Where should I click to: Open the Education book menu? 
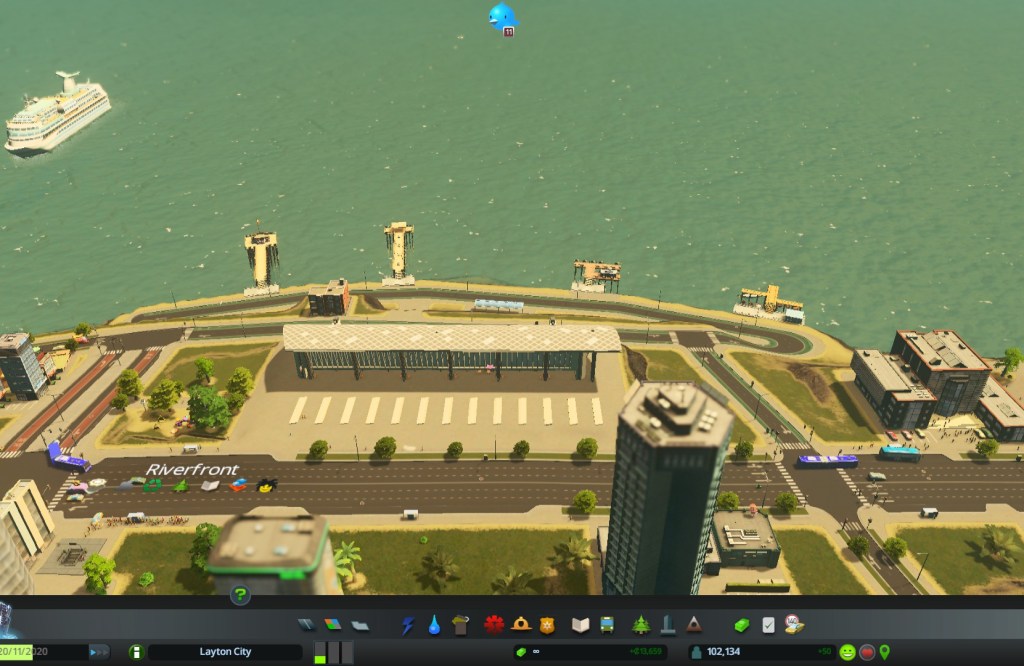[x=580, y=625]
